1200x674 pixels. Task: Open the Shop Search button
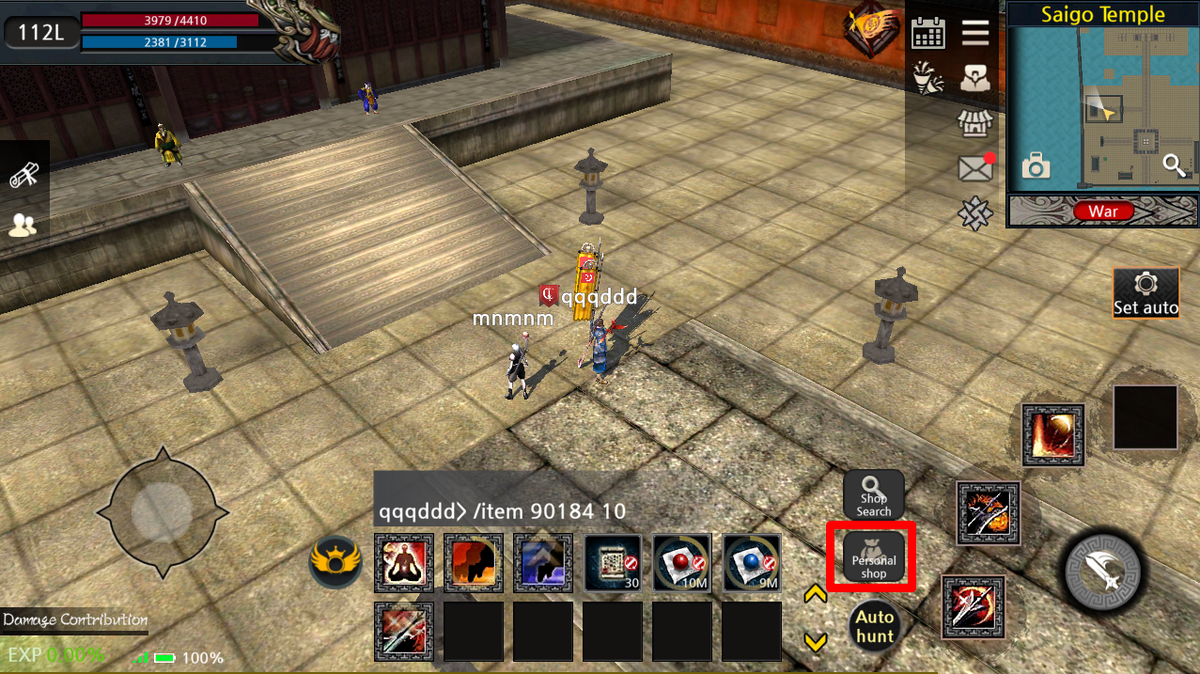coord(873,495)
